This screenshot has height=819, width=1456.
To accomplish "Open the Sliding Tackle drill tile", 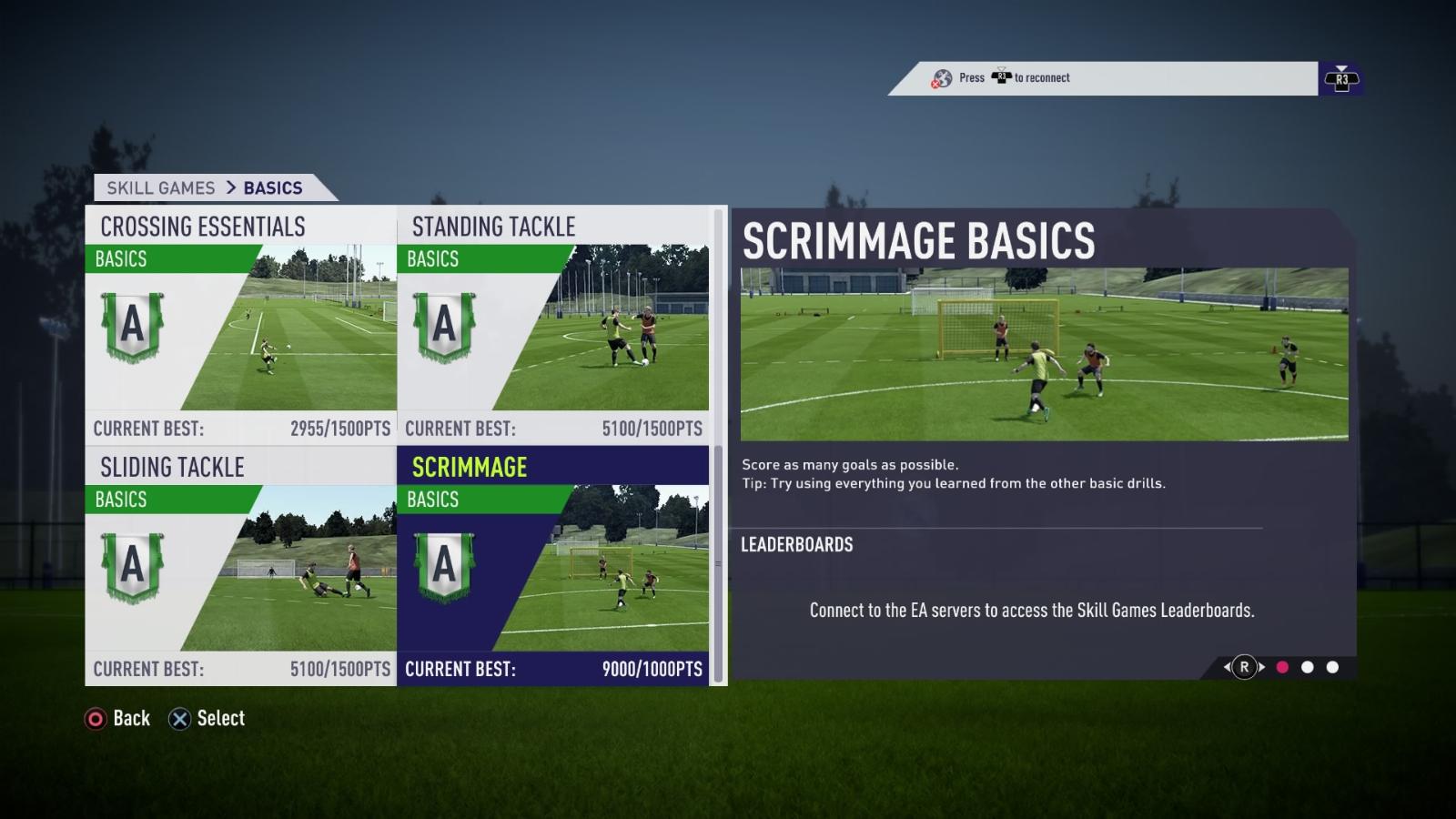I will pyautogui.click(x=241, y=566).
